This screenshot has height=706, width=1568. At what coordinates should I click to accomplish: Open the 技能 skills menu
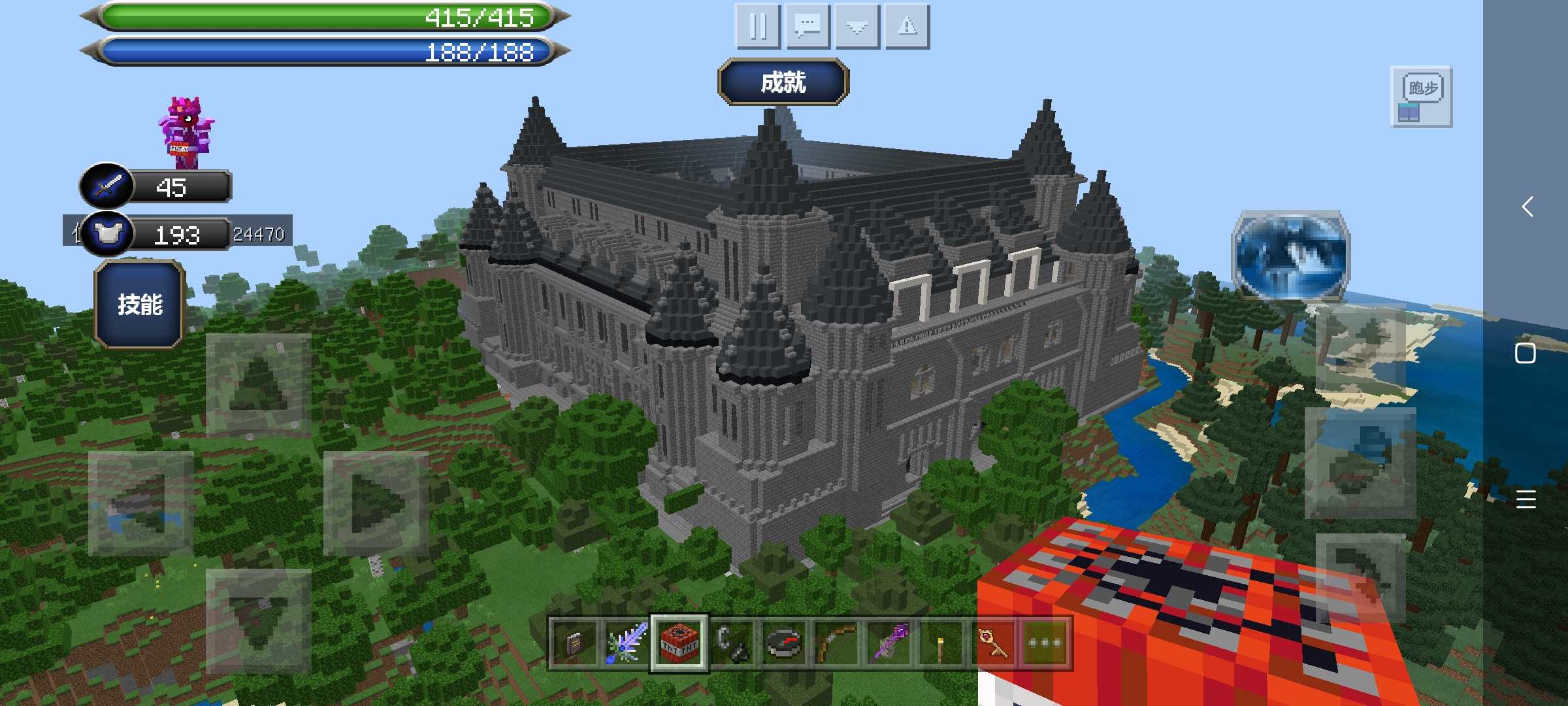[140, 304]
